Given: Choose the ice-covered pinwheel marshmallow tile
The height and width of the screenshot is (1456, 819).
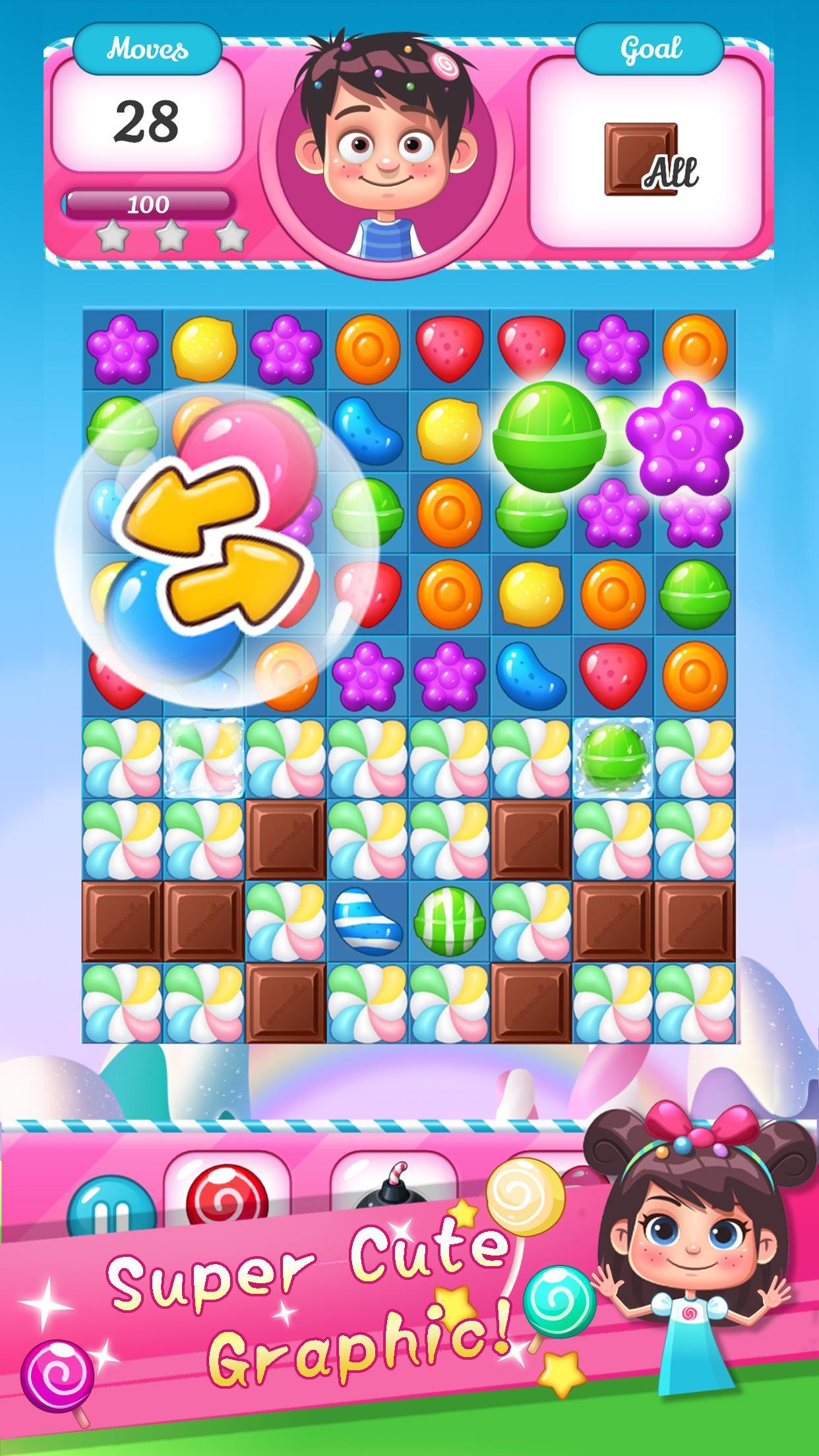Looking at the screenshot, I should (x=204, y=757).
